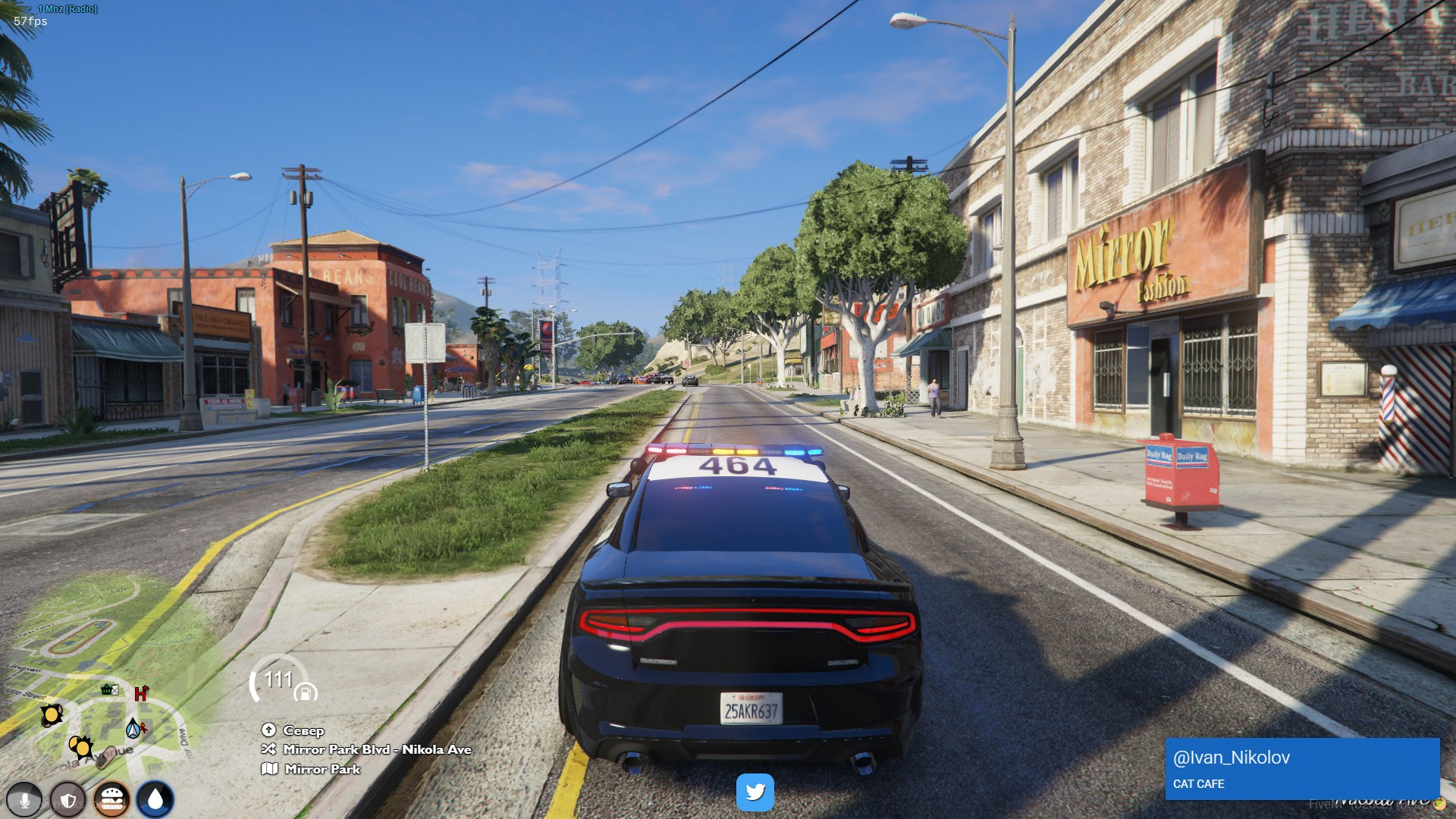Open the @Ivan_Nikolov CAT CAFE notification
The height and width of the screenshot is (819, 1456).
(x=1301, y=768)
